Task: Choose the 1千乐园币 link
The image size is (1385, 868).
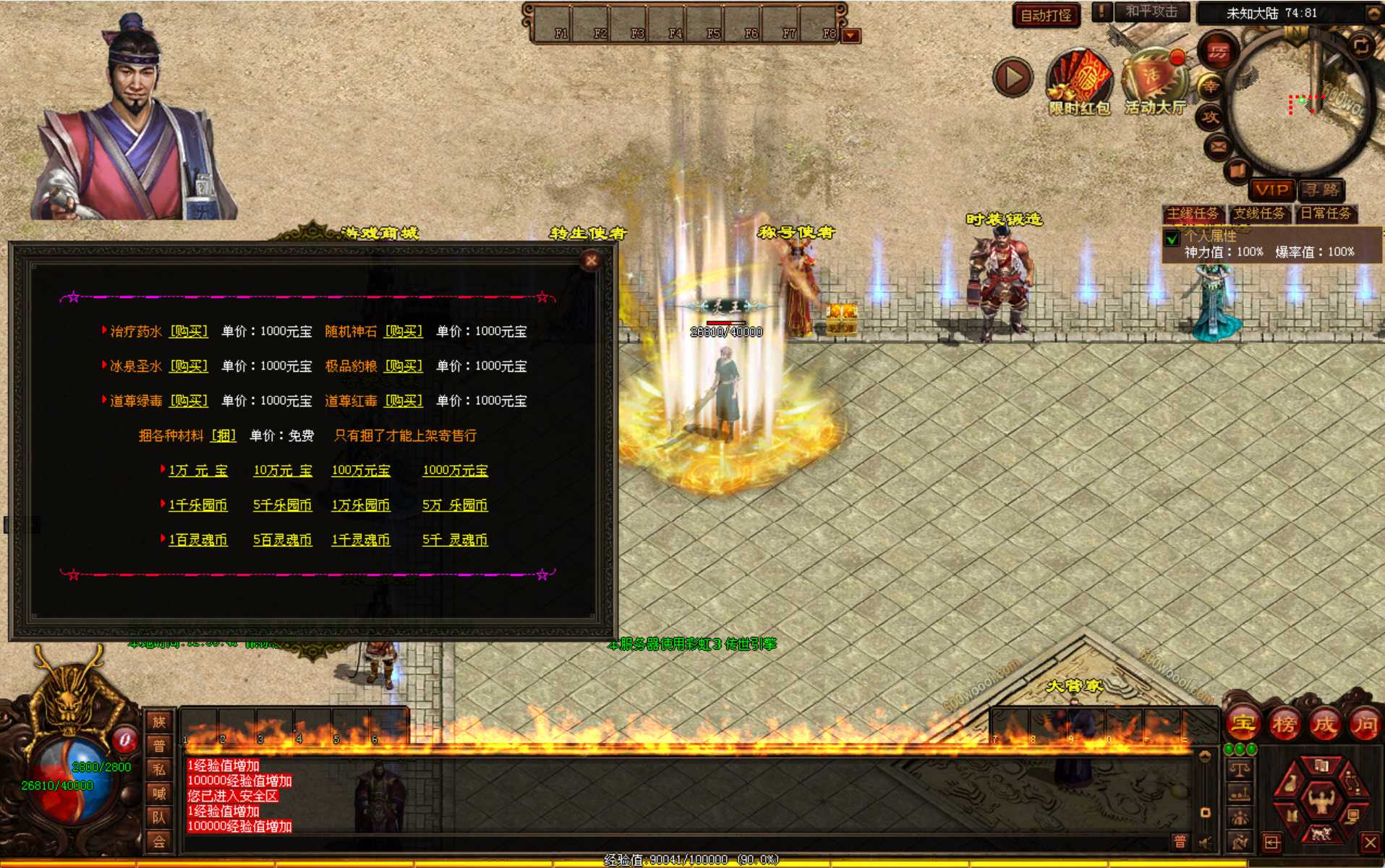Action: (197, 505)
